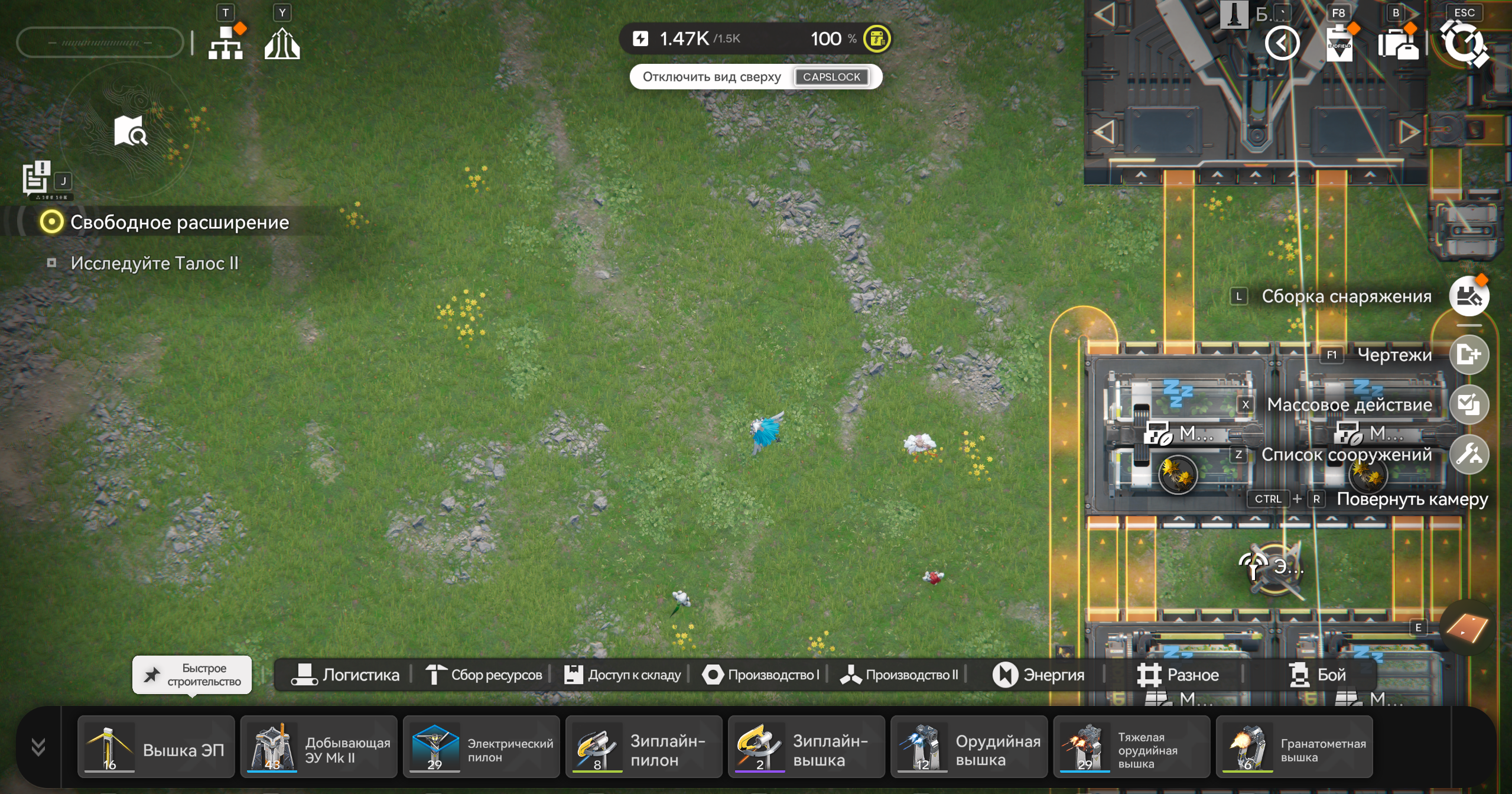Screen dimensions: 1512x794
Task: Open the Быстрое строительство tab
Action: (193, 675)
